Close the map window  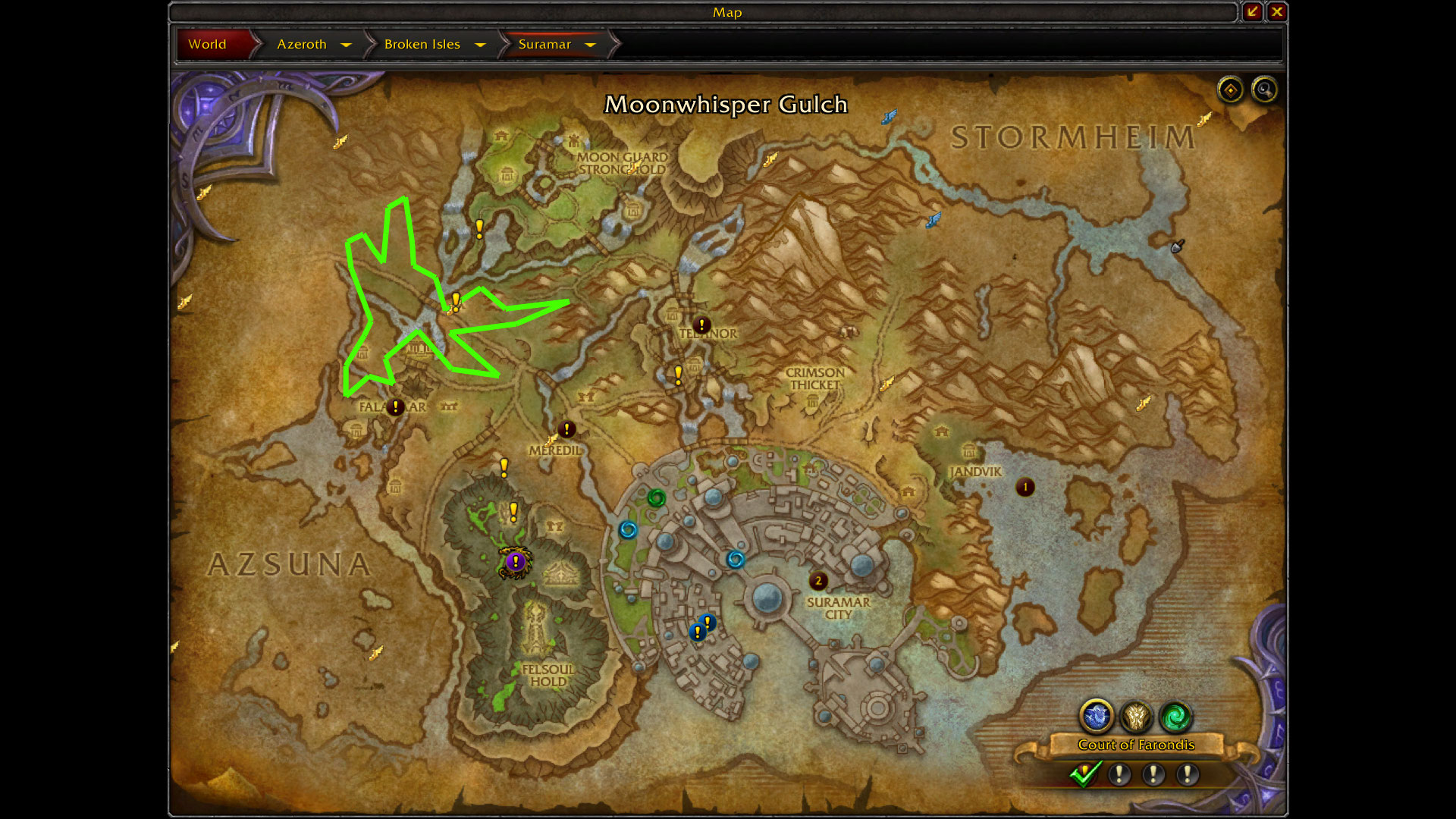click(x=1277, y=11)
